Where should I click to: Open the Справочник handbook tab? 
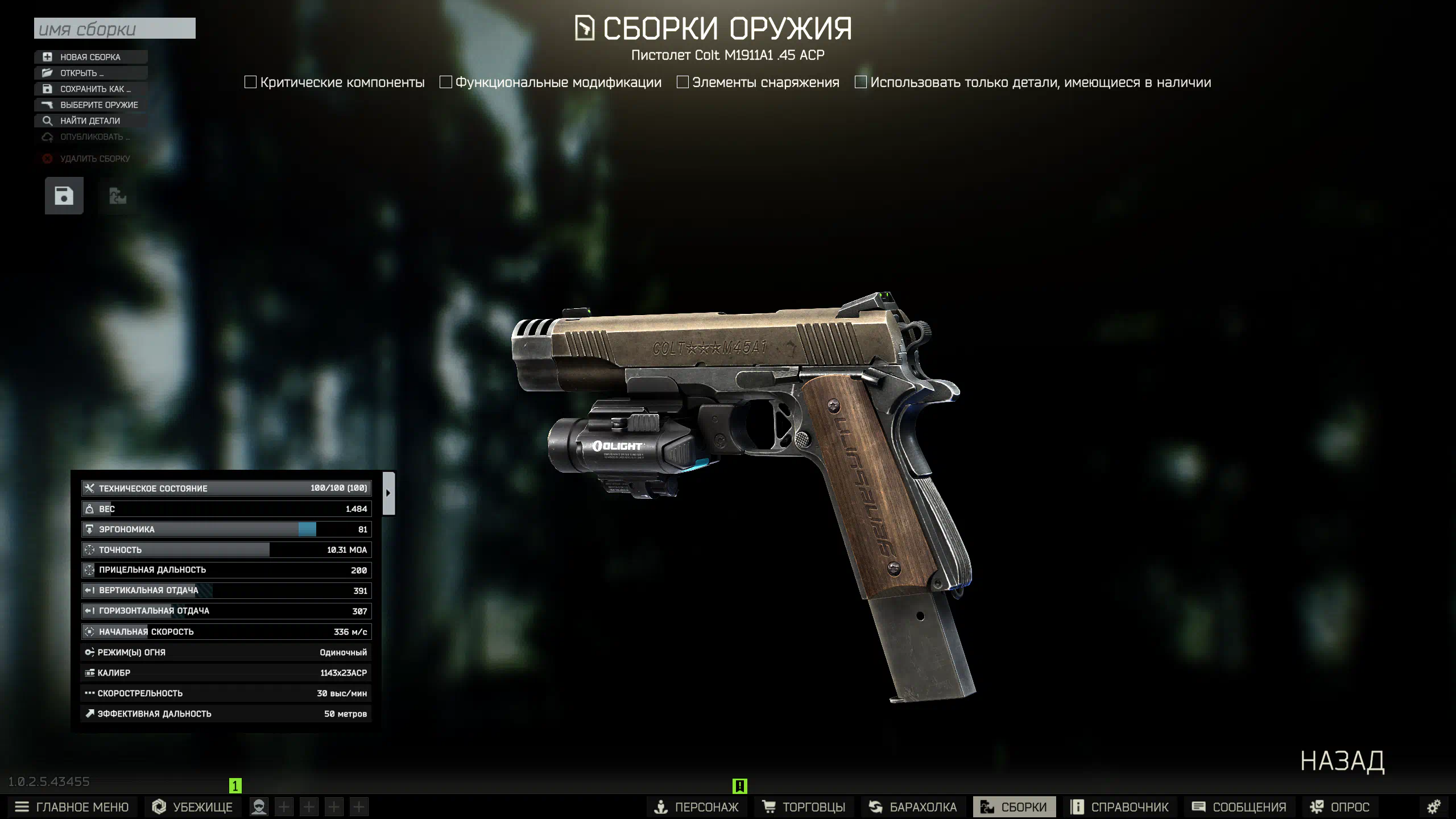[x=1119, y=806]
